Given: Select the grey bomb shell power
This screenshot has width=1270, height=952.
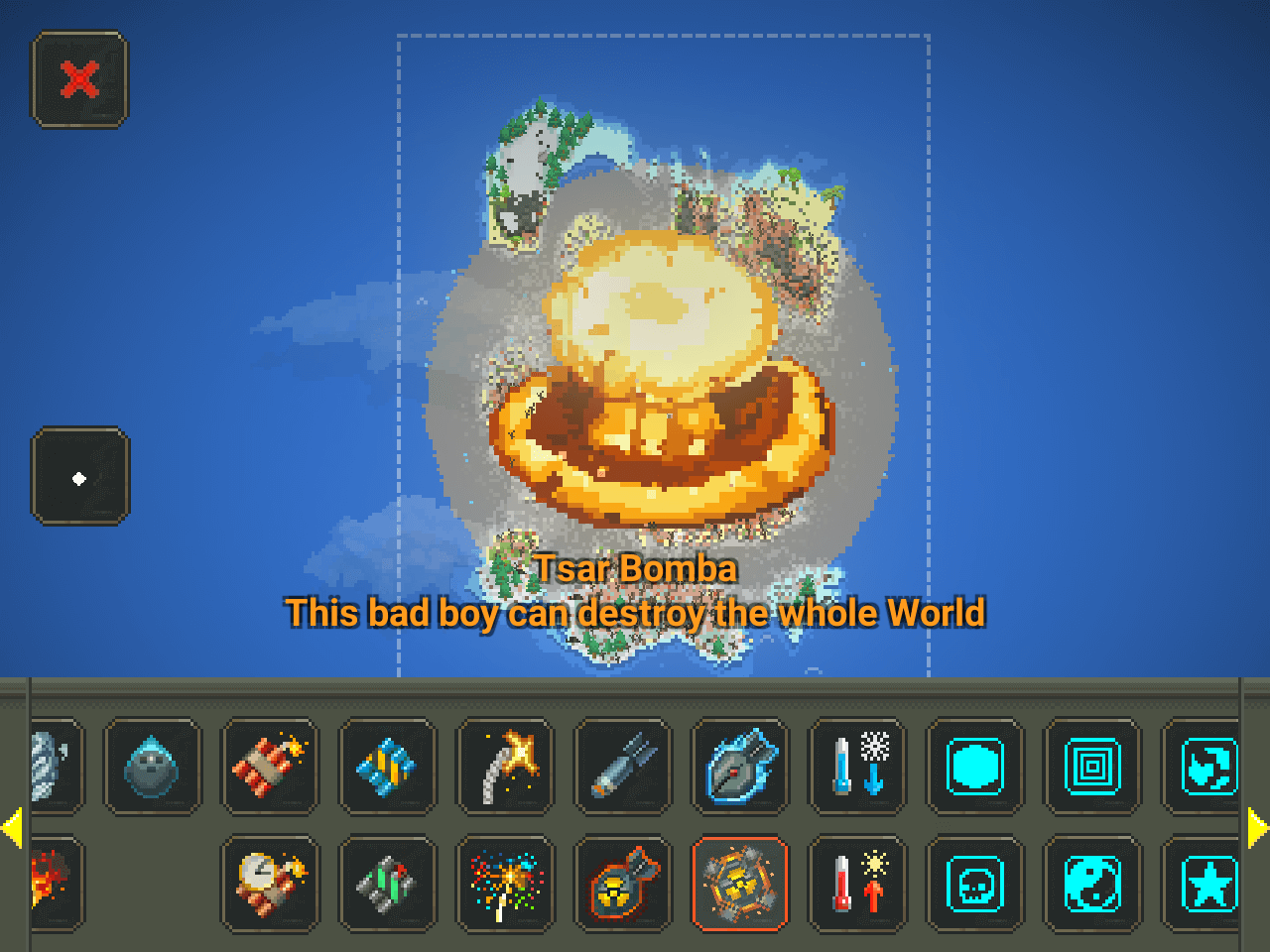Looking at the screenshot, I should (623, 767).
